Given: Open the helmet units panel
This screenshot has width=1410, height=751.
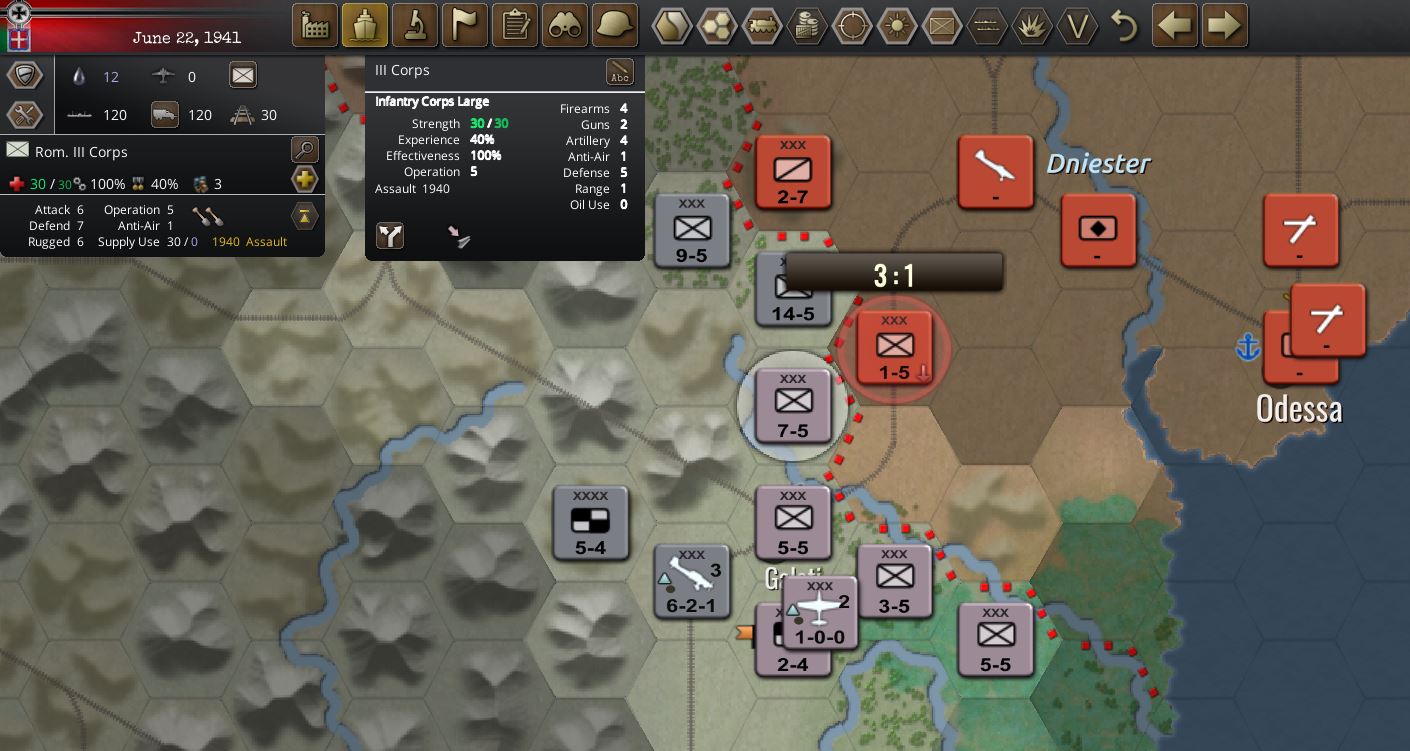Looking at the screenshot, I should (614, 24).
